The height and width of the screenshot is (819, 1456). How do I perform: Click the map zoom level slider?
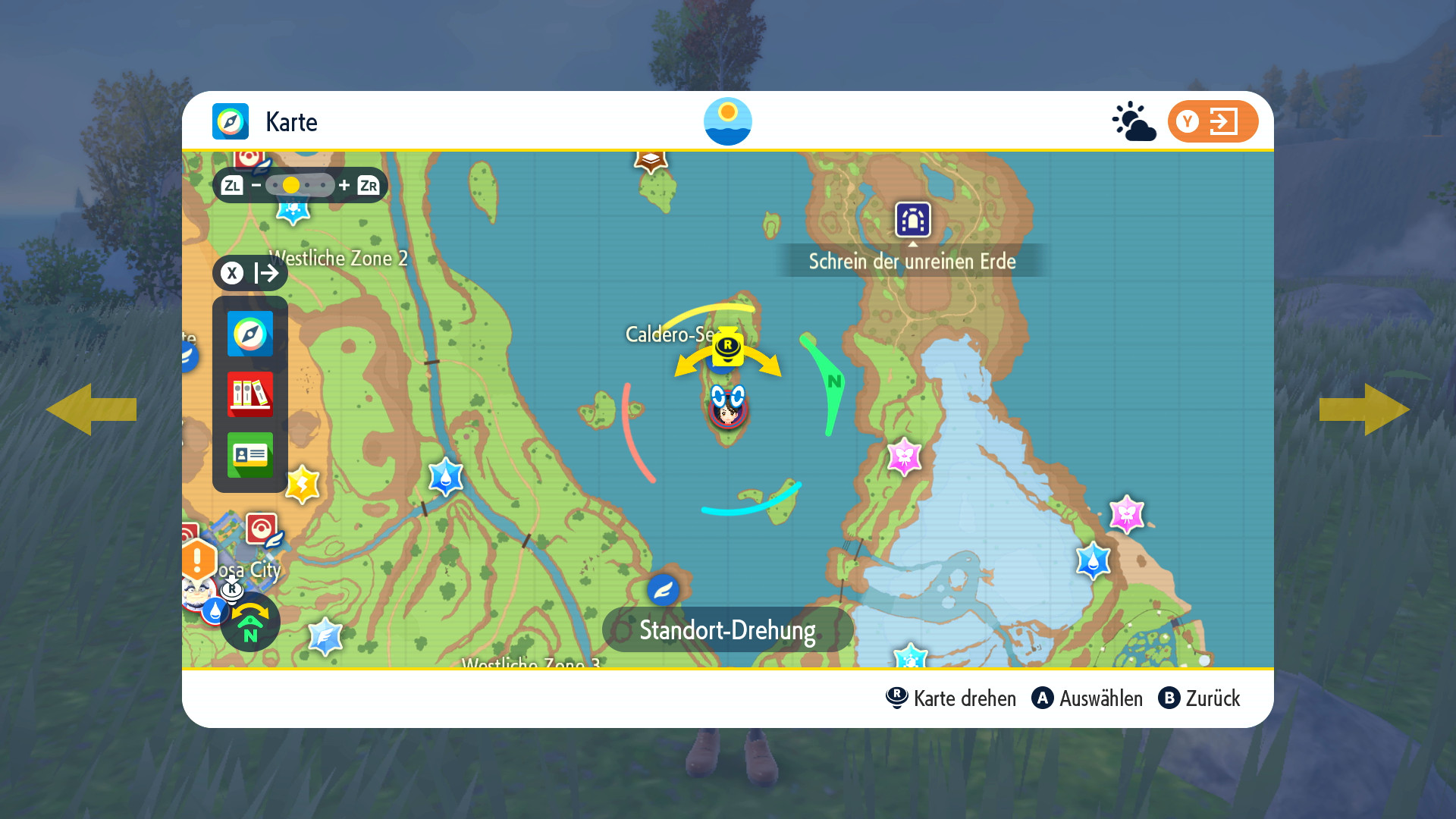(x=300, y=185)
